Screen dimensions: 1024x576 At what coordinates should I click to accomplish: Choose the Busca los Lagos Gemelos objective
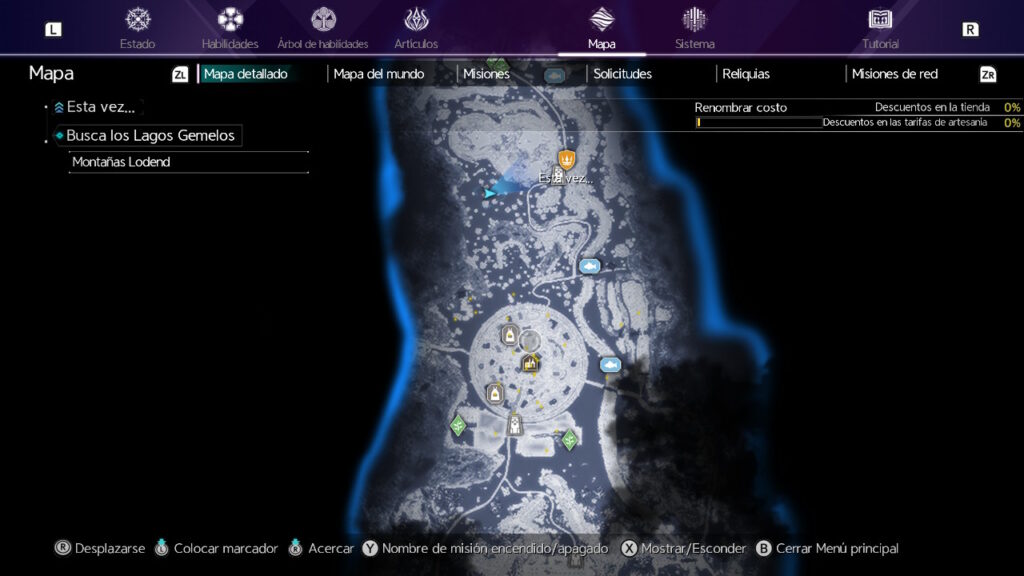[150, 135]
